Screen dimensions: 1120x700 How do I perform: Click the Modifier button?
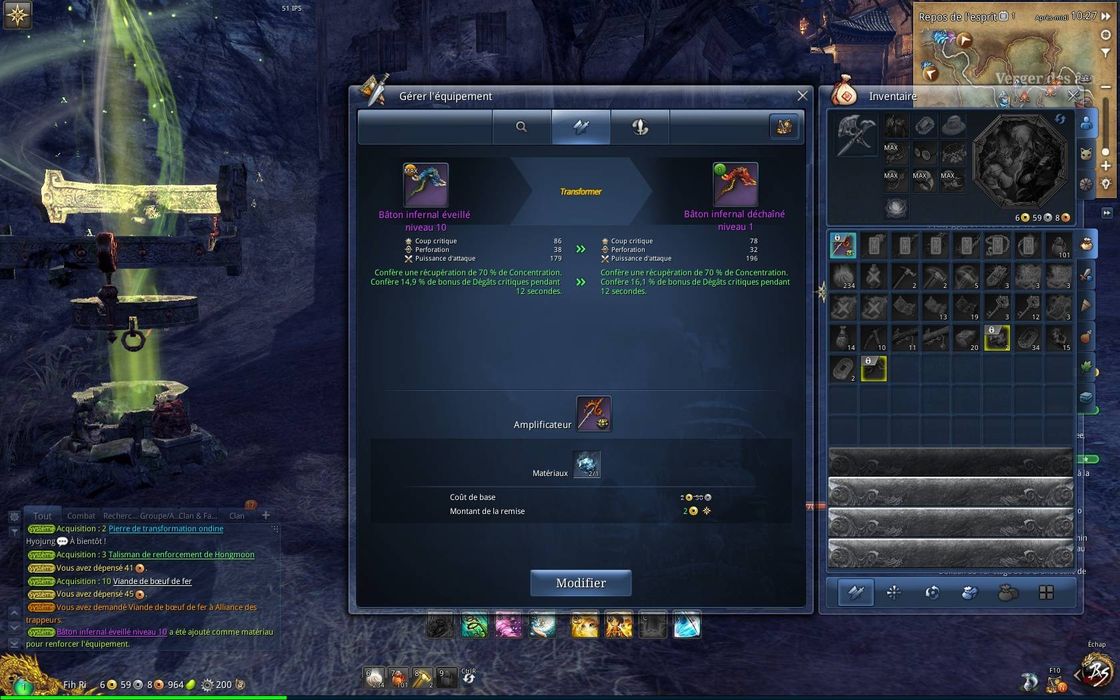tap(580, 583)
